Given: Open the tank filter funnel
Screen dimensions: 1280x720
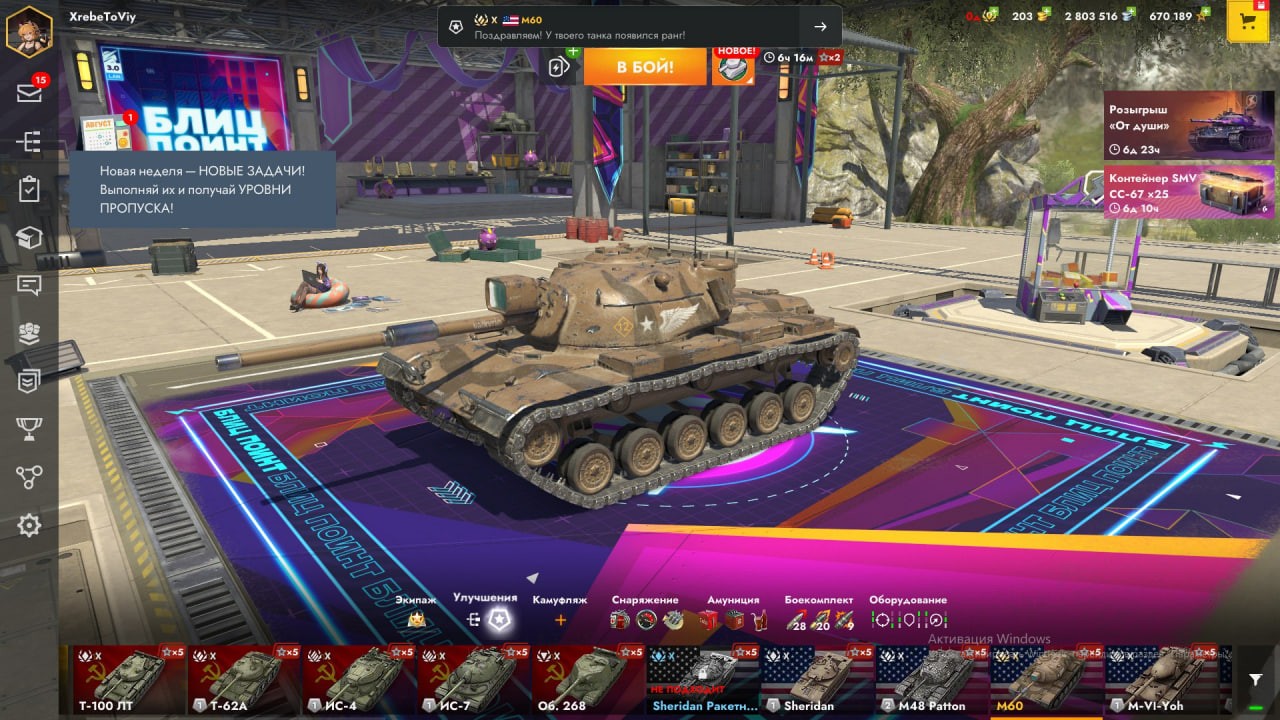Looking at the screenshot, I should coord(1256,680).
